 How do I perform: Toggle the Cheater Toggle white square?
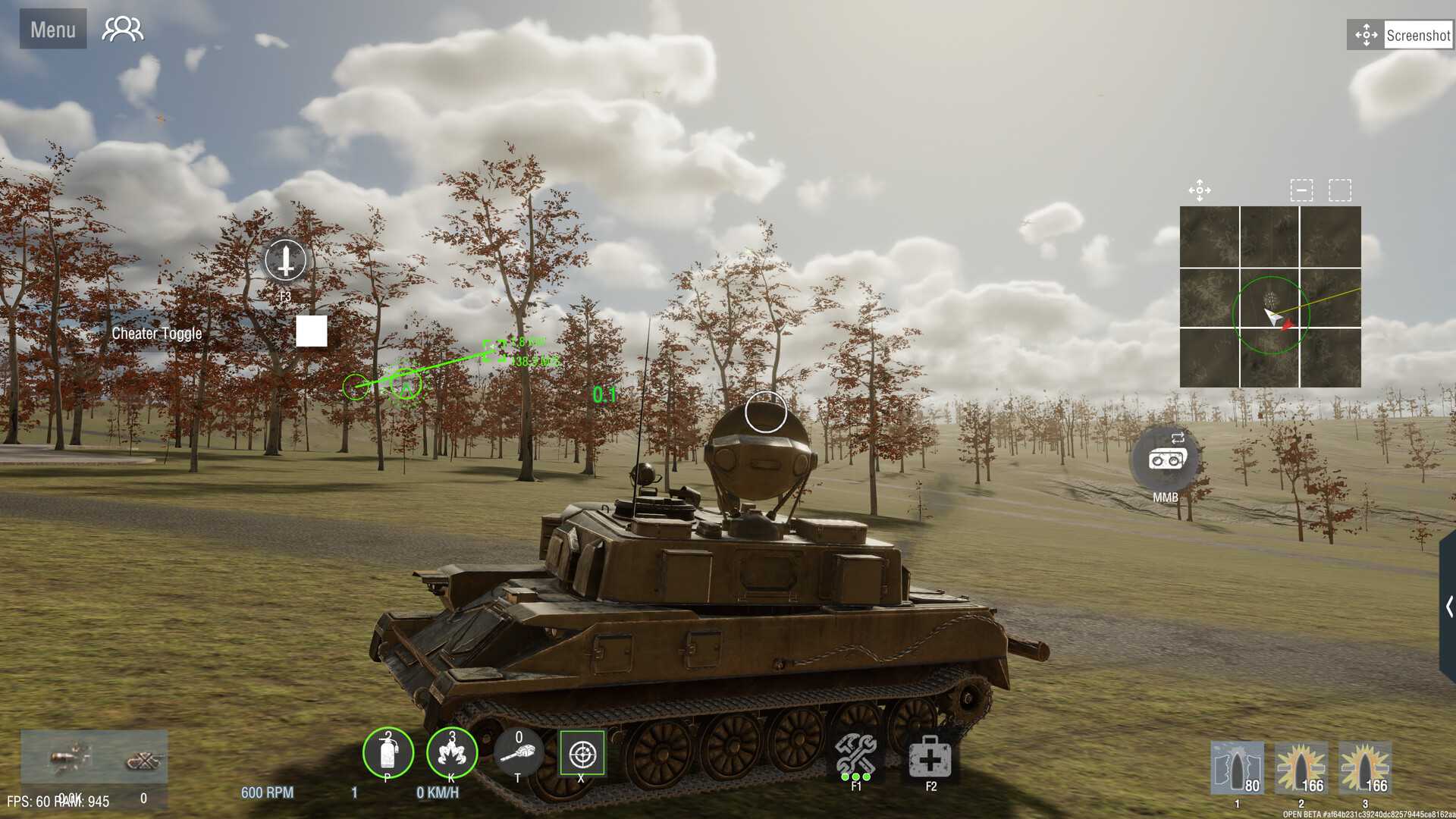[x=312, y=331]
